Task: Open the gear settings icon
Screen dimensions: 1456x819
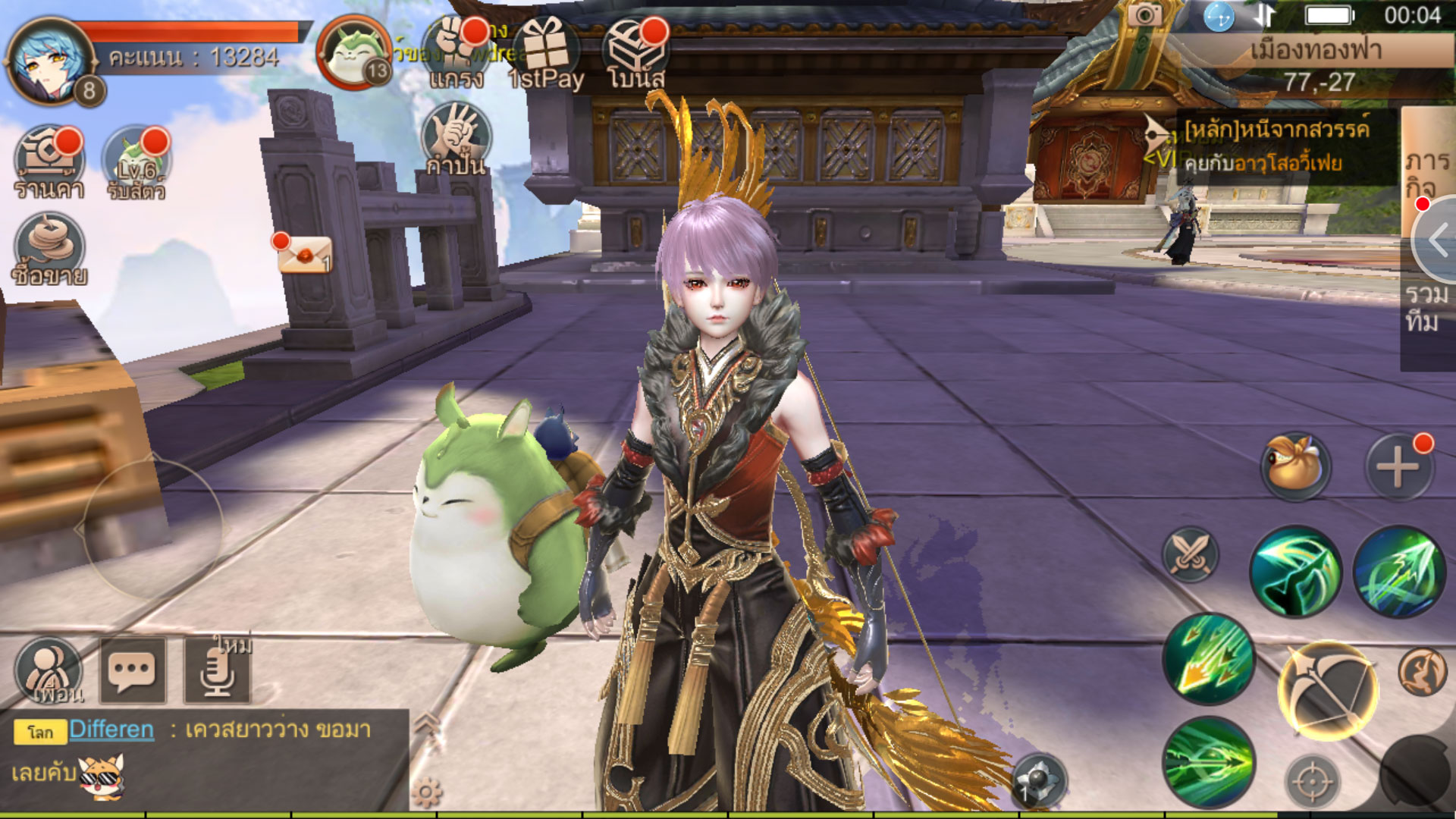Action: (426, 793)
